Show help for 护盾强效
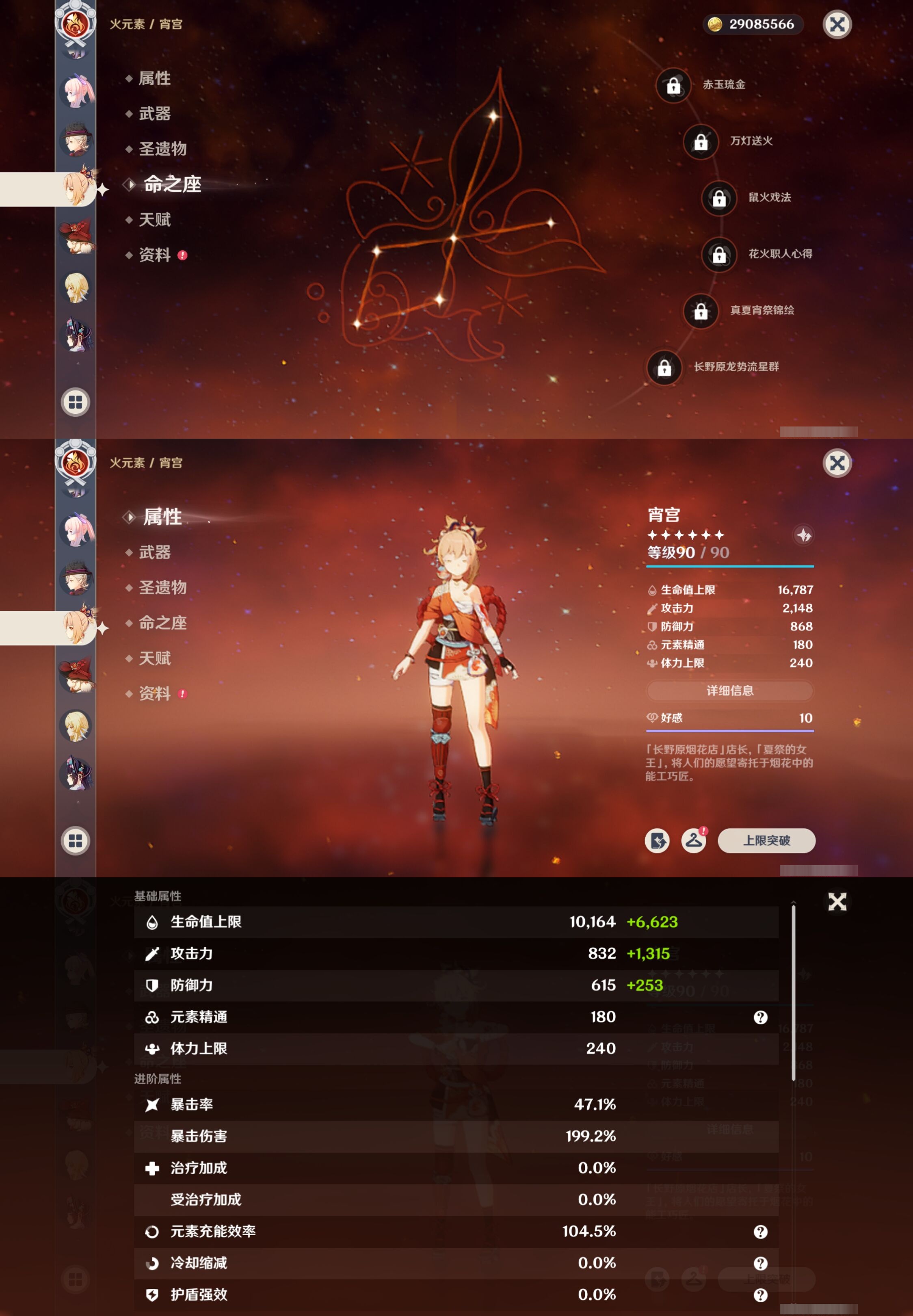The height and width of the screenshot is (1316, 913). pos(760,1295)
